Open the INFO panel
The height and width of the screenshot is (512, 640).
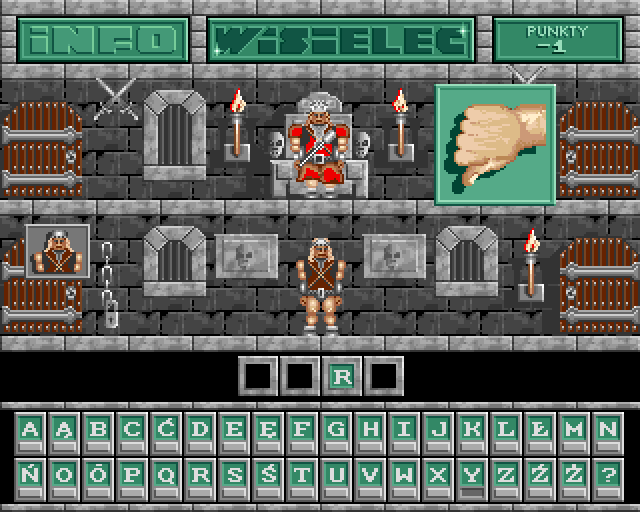(x=102, y=40)
